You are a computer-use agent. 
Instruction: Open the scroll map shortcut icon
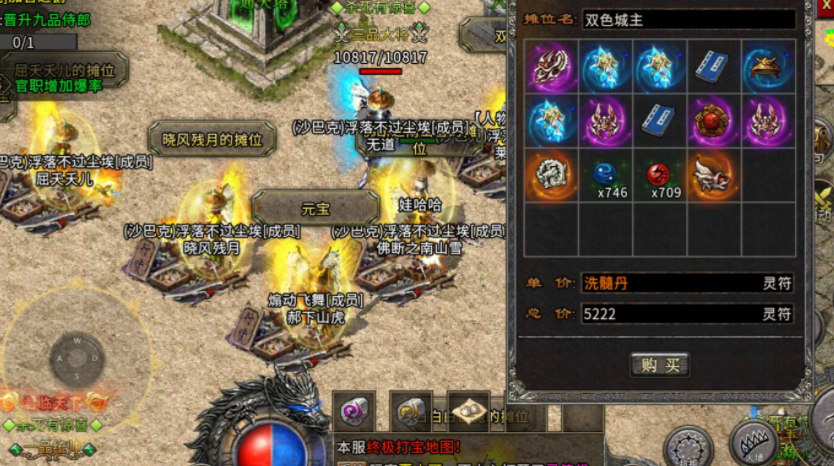pos(467,410)
